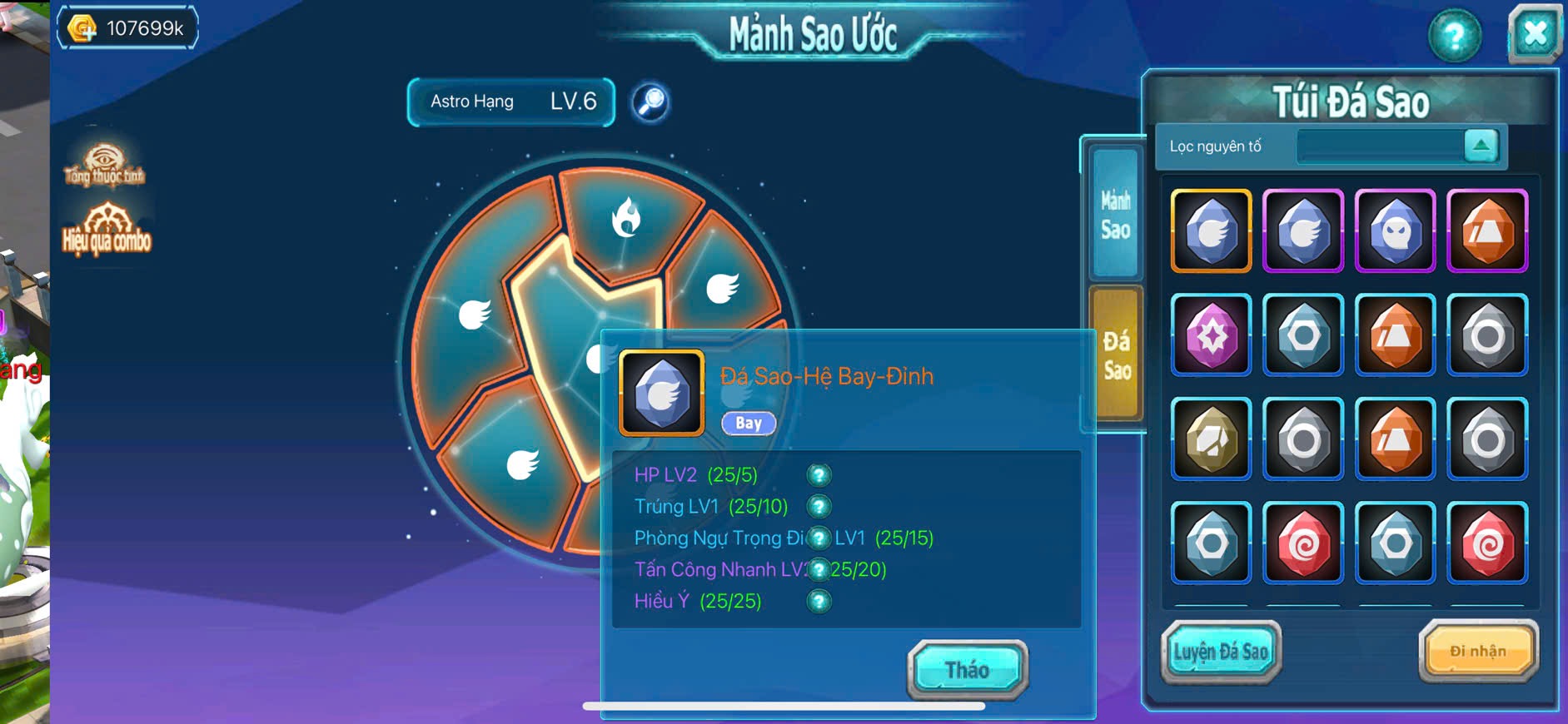Viewport: 1568px width, 724px height.
Task: Show info for HP LV2 attribute
Action: click(x=819, y=475)
